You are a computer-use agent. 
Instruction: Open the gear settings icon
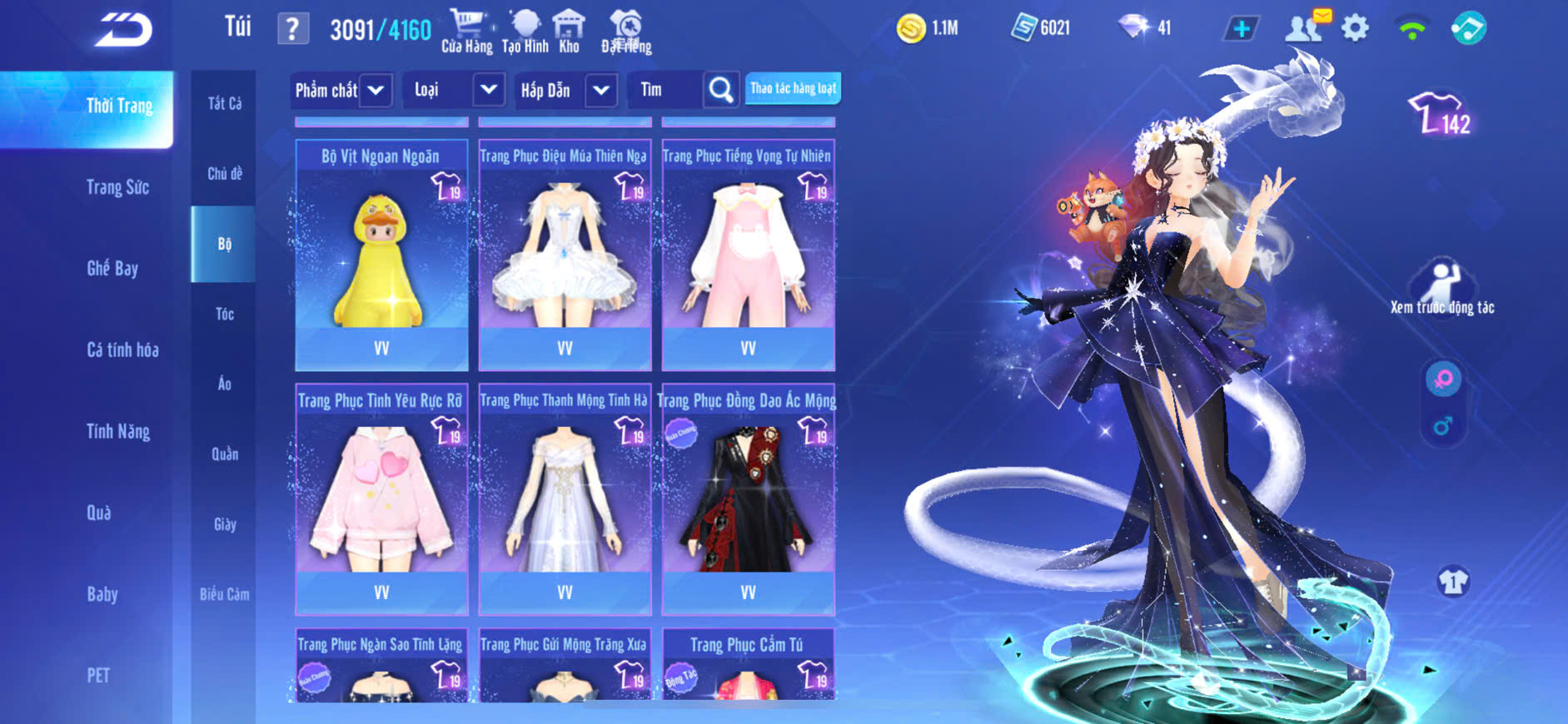pyautogui.click(x=1355, y=28)
